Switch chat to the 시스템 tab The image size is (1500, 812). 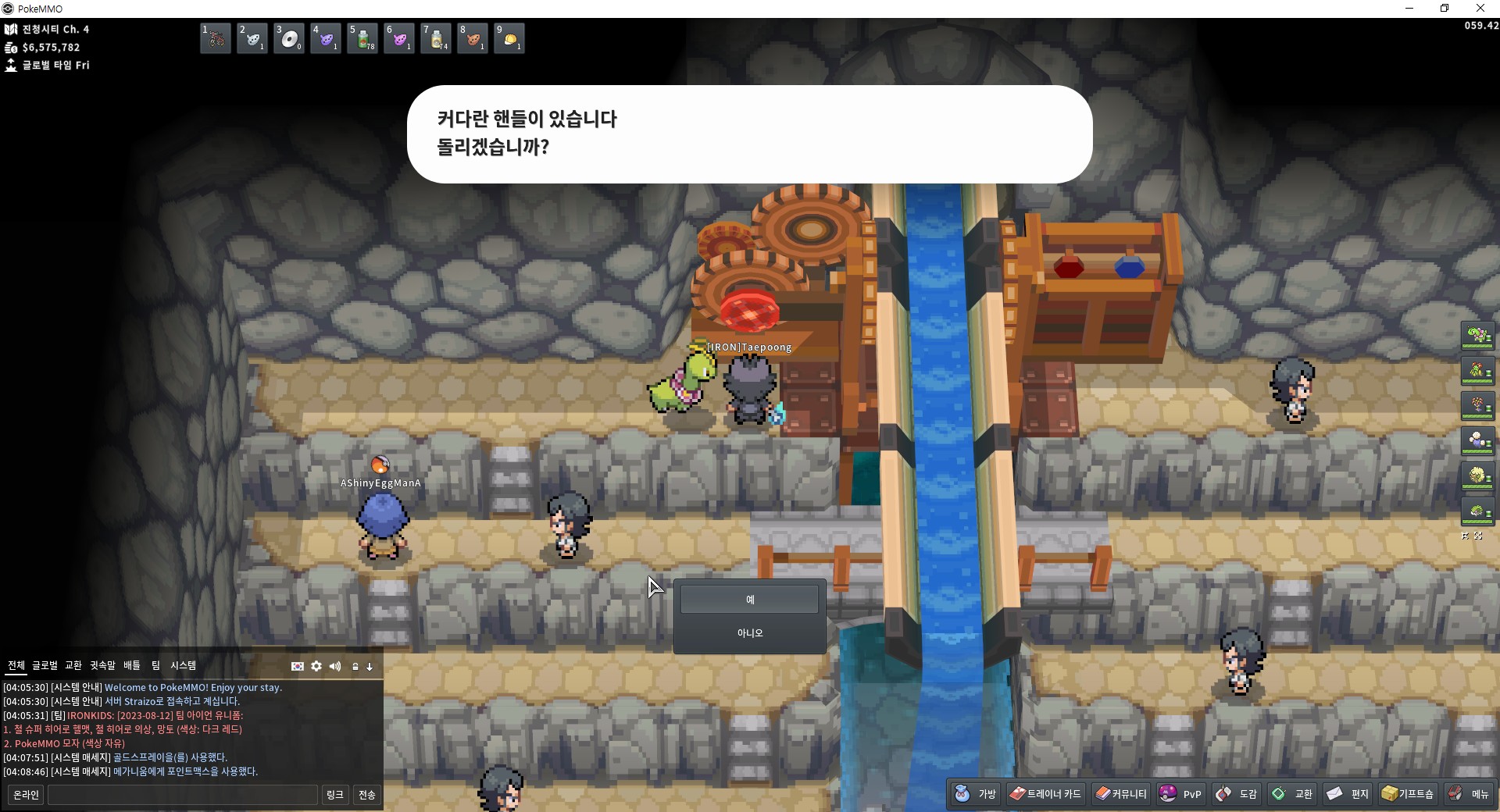(x=183, y=665)
